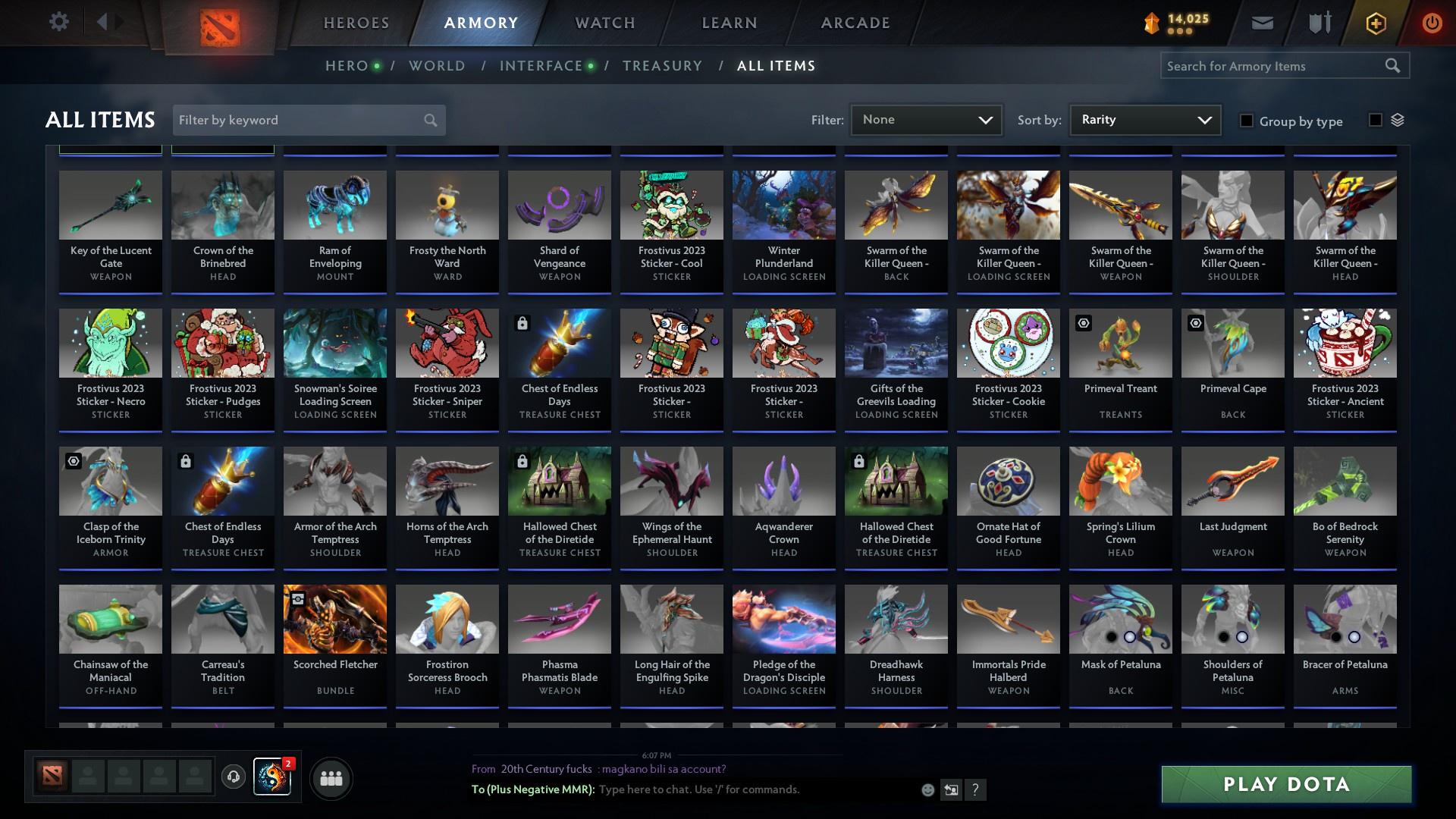The height and width of the screenshot is (819, 1456).
Task: Click the chat help question mark icon
Action: tap(975, 789)
